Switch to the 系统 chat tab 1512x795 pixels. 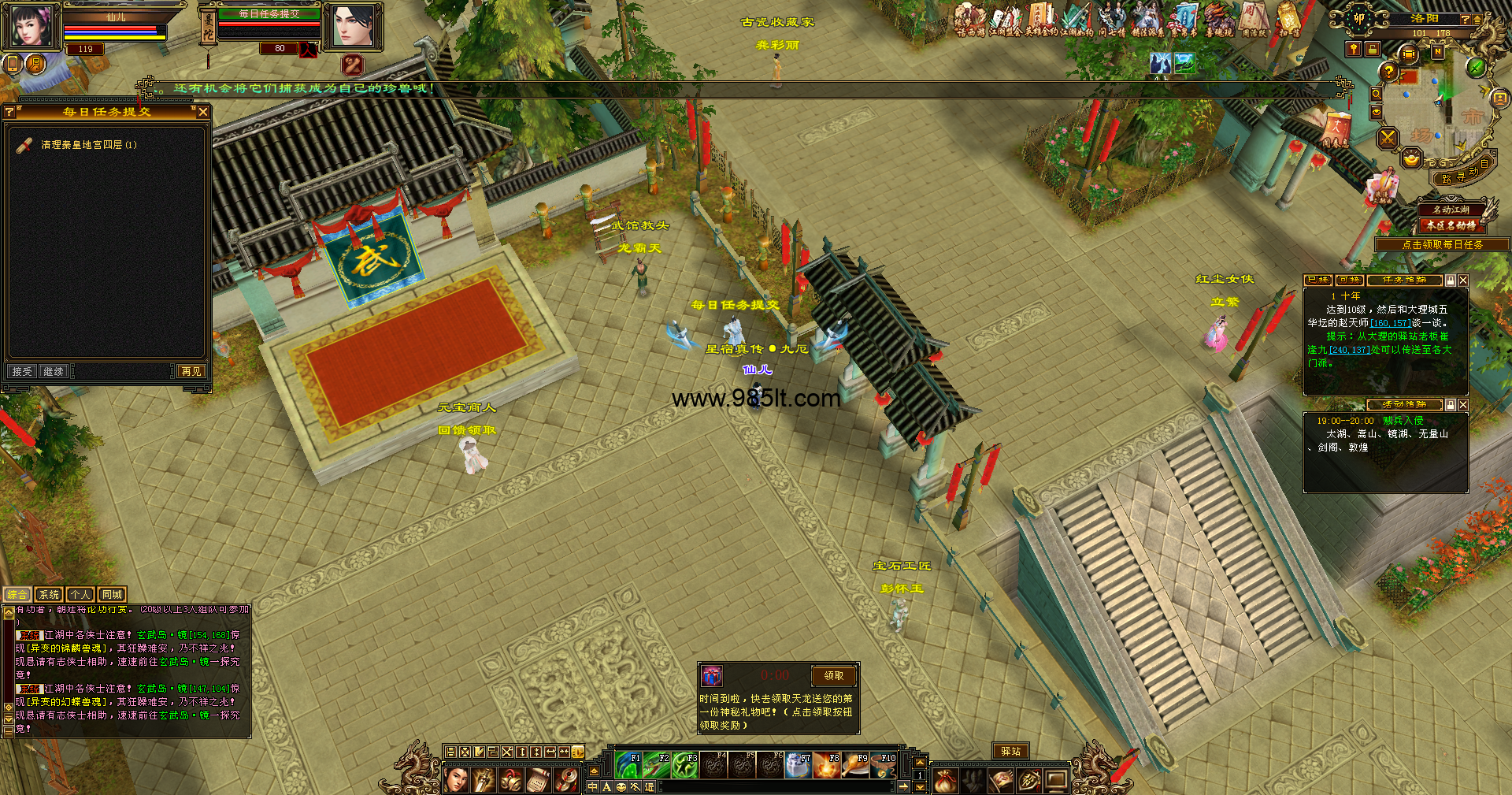(x=49, y=595)
